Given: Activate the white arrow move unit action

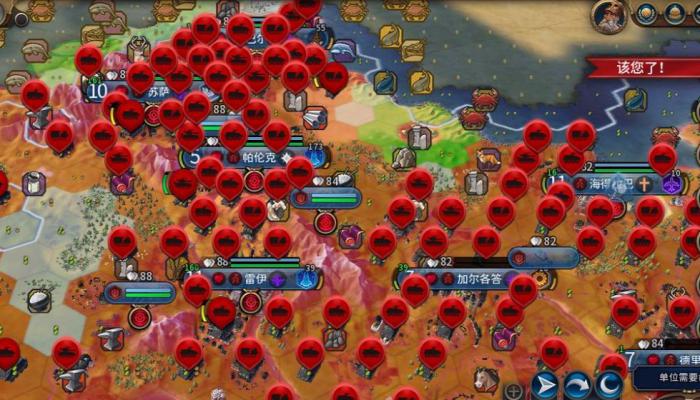Looking at the screenshot, I should [x=545, y=385].
